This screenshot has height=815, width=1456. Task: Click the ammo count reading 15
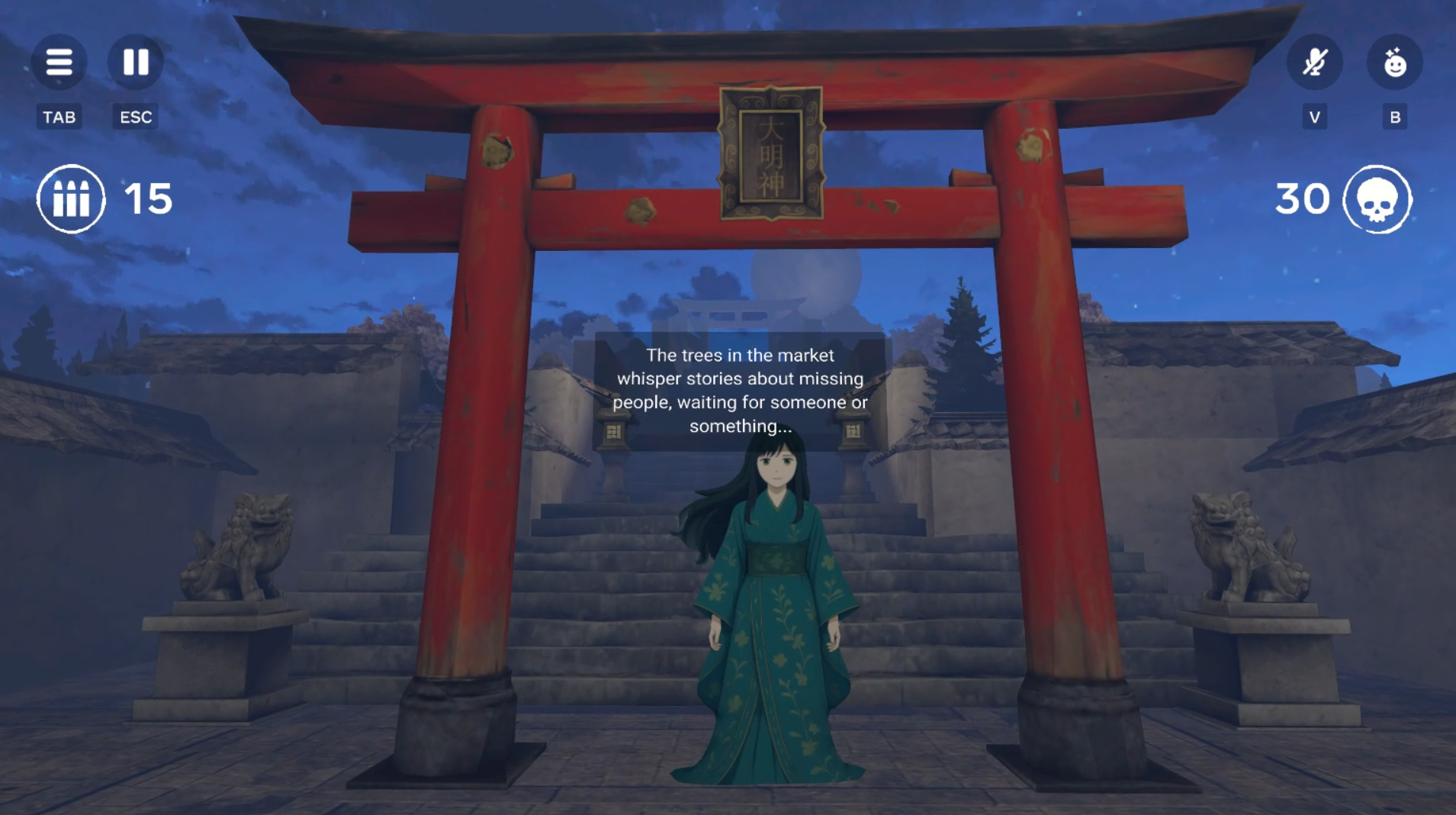tap(148, 198)
